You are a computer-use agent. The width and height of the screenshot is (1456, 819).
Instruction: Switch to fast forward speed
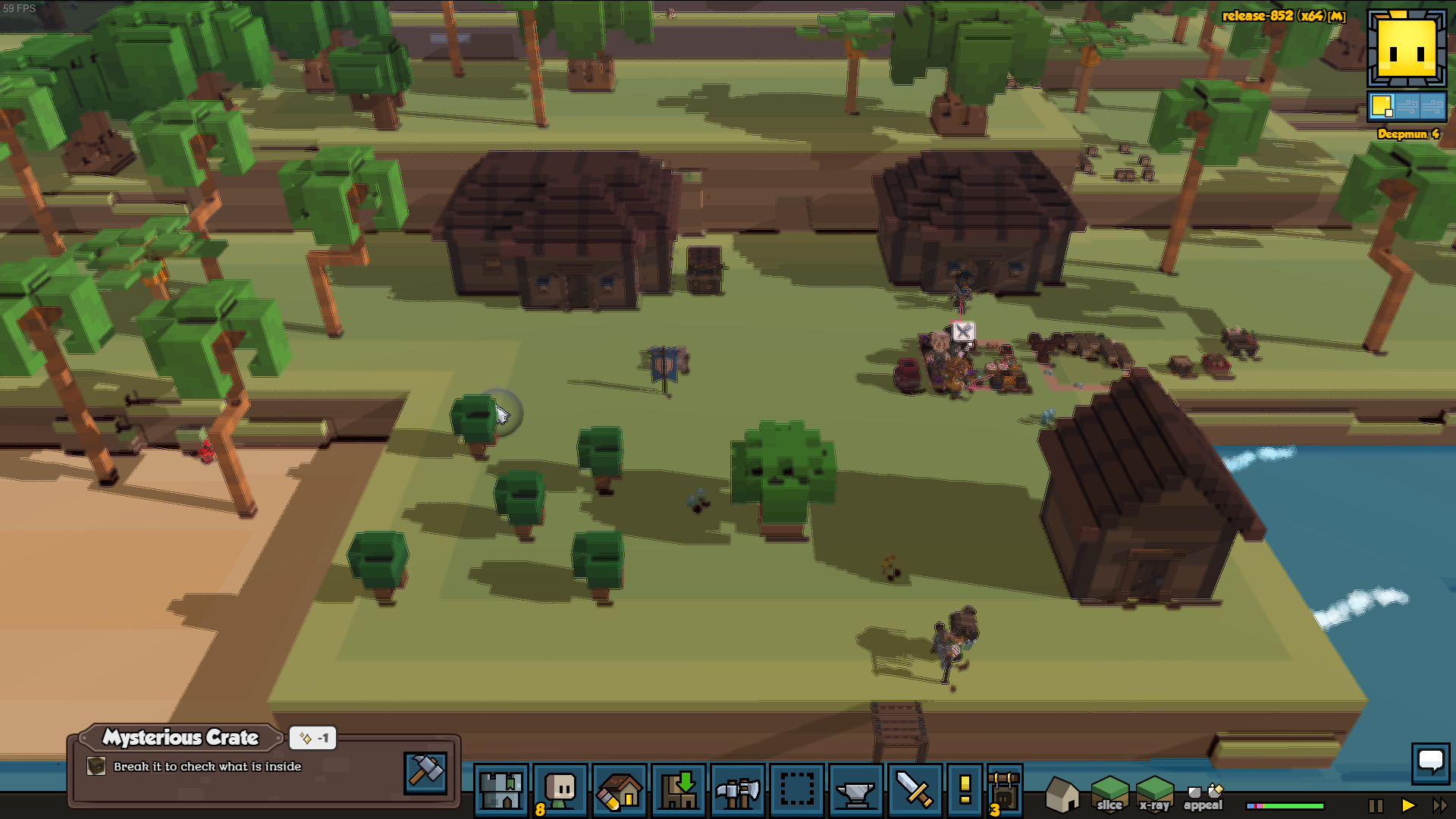pyautogui.click(x=1439, y=805)
